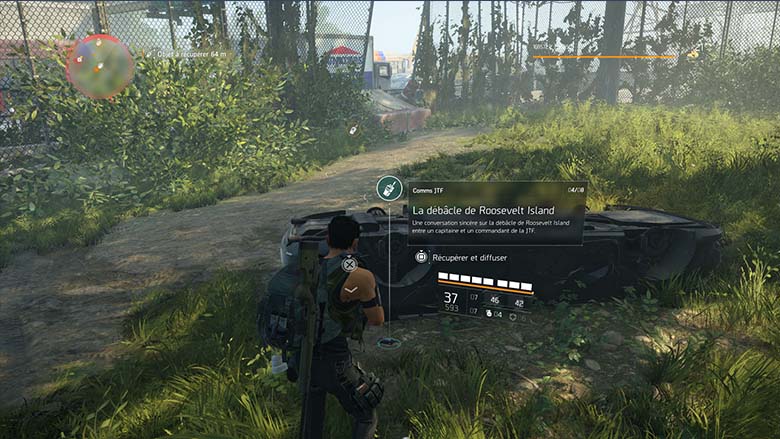Open the circular minimap
Image resolution: width=780 pixels, height=439 pixels.
99,66
